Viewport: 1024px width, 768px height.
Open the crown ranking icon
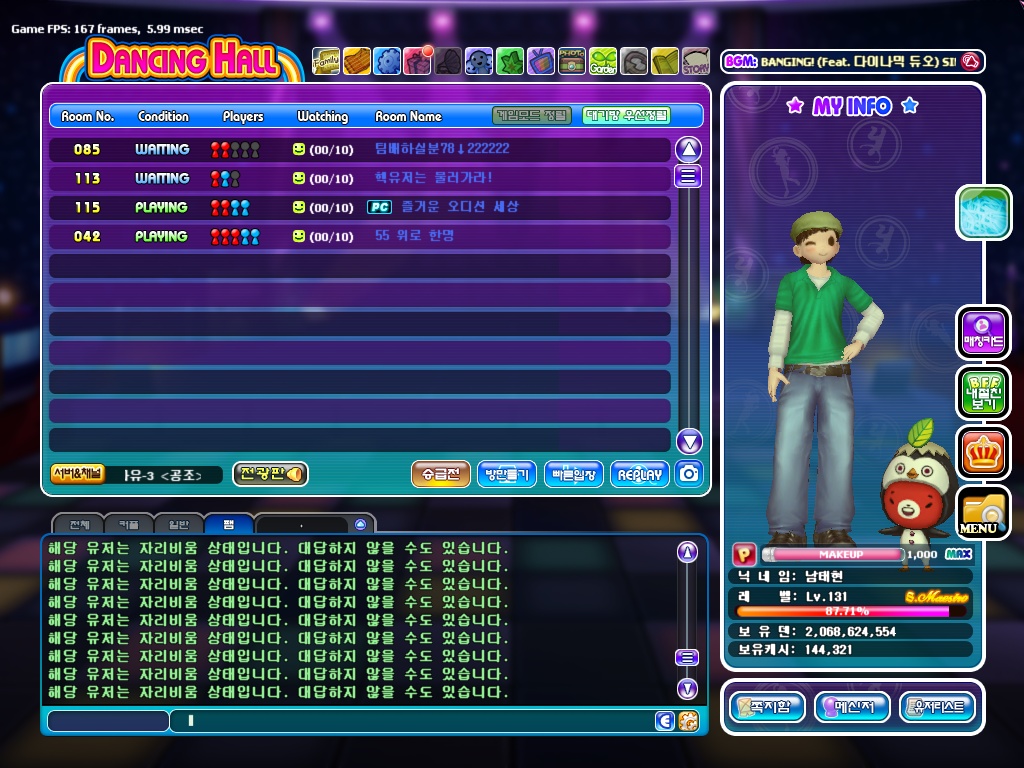982,452
